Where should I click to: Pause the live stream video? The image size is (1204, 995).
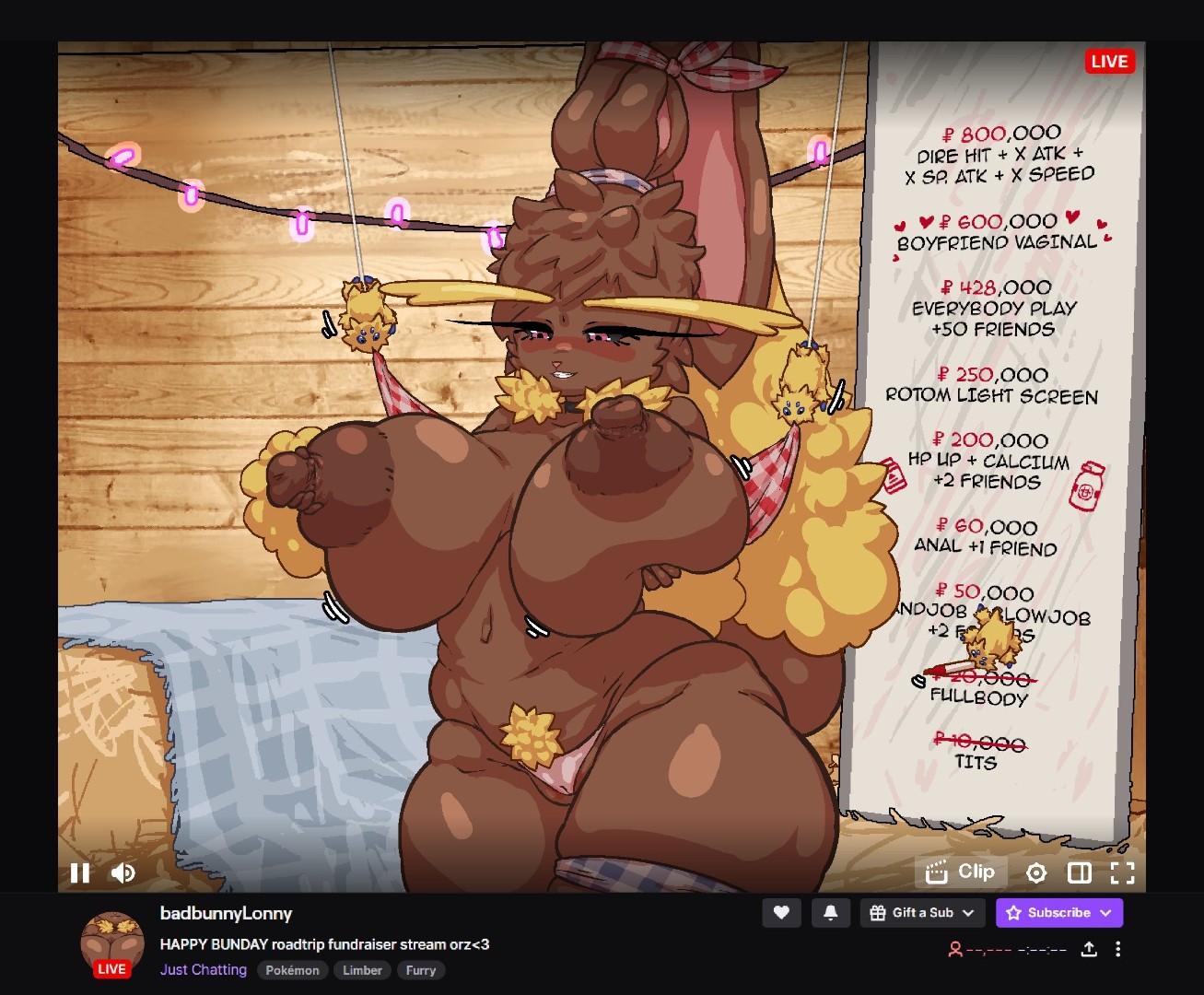click(80, 872)
